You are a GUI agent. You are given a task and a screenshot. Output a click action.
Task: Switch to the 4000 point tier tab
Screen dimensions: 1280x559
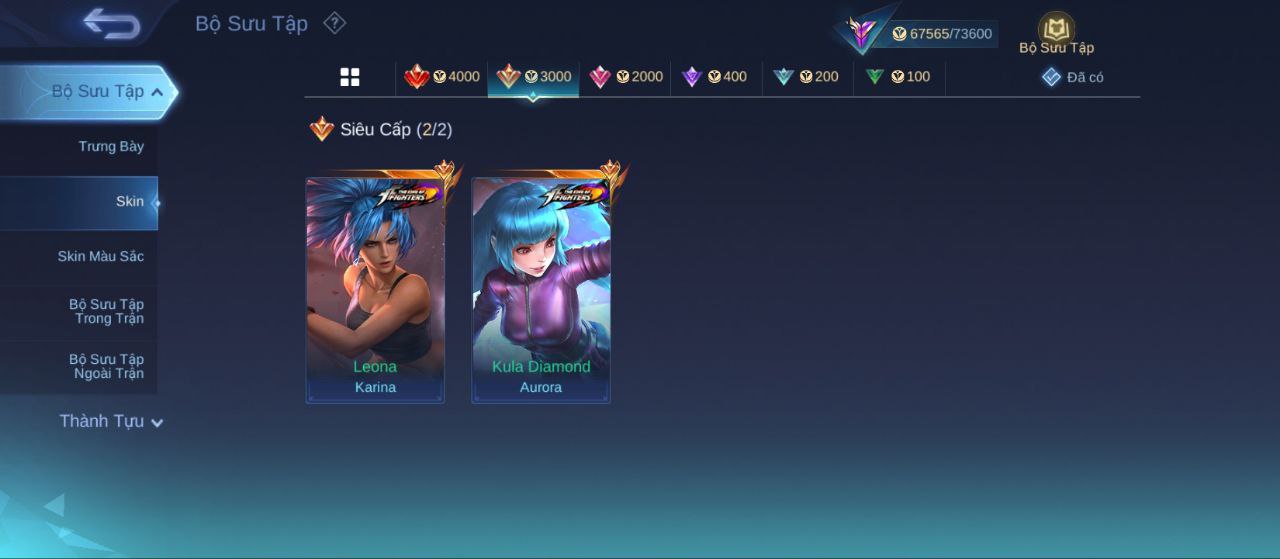(442, 77)
